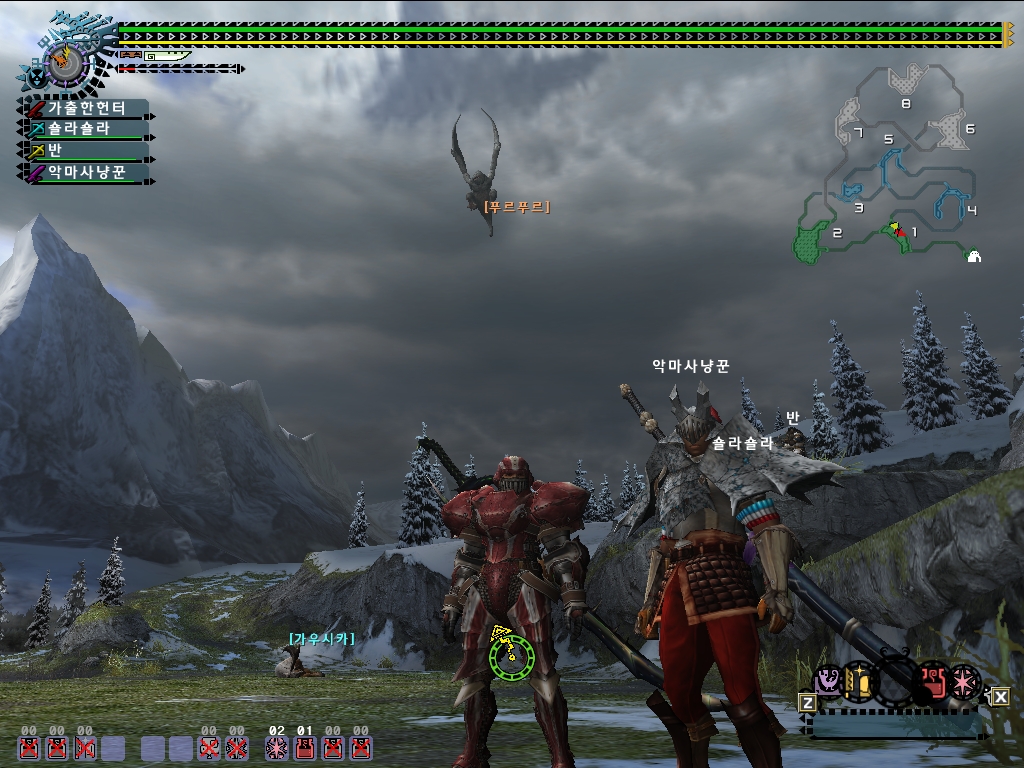Use the pink starburst shortcut slot with count 02

pos(277,747)
